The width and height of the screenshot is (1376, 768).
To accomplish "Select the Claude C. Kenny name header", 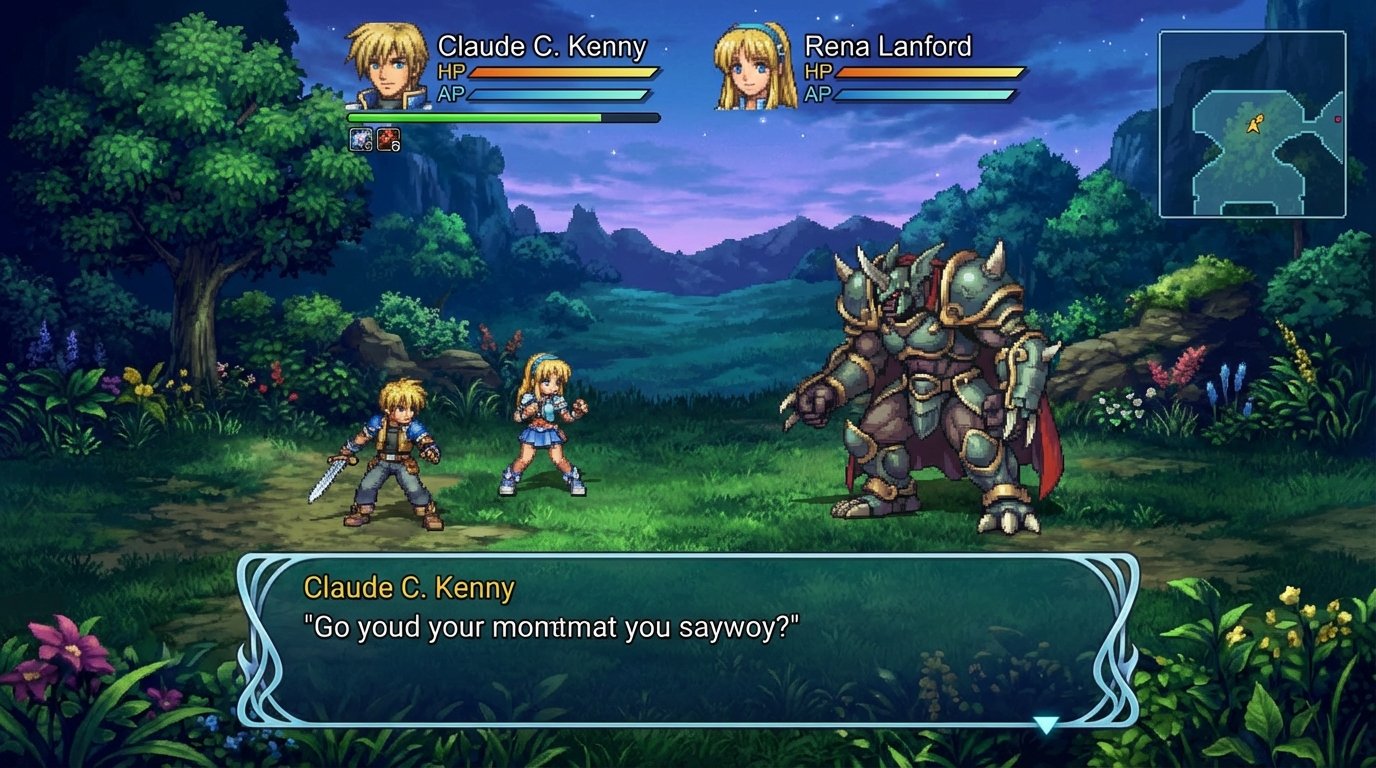I will (540, 46).
